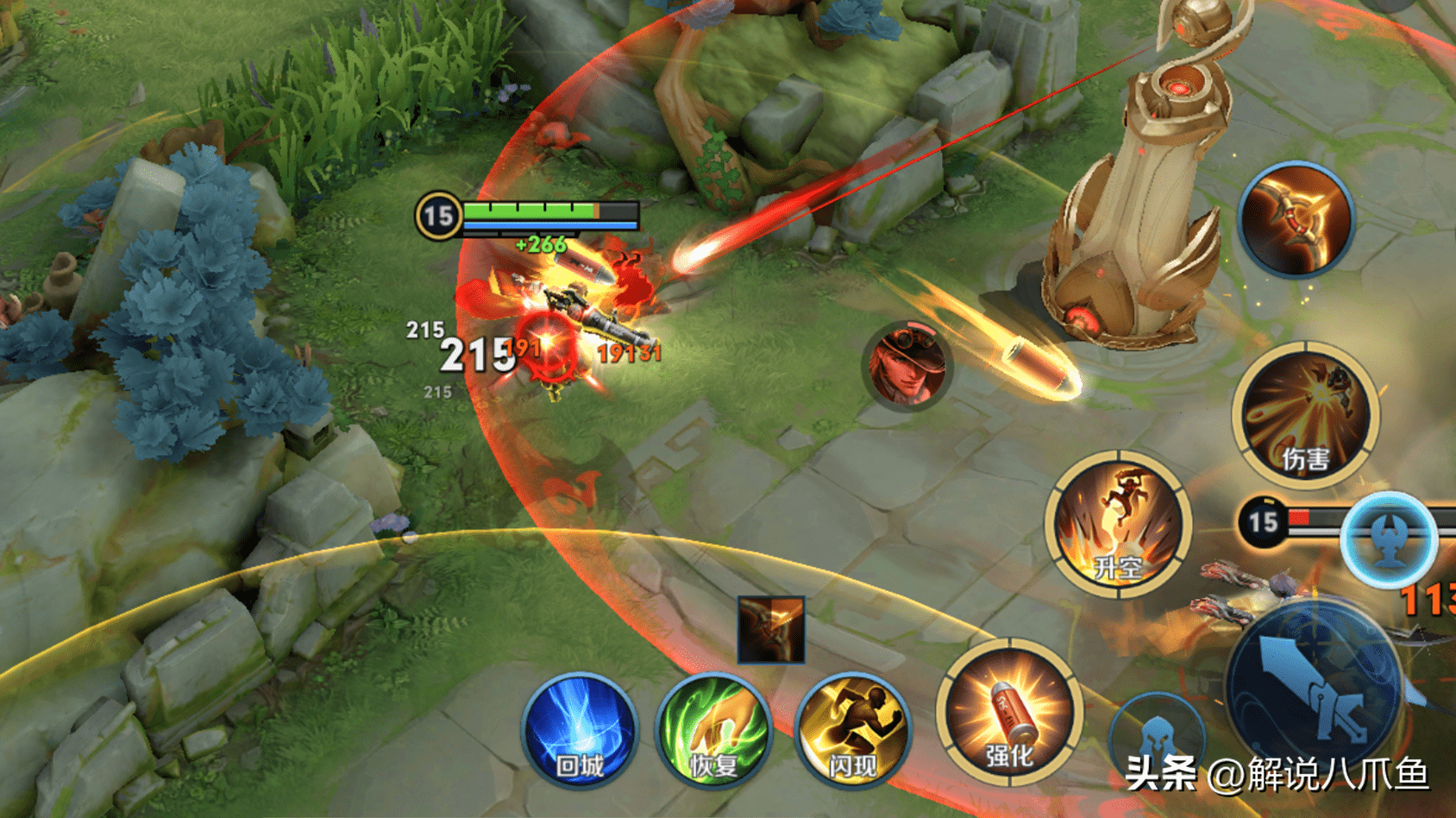Image resolution: width=1456 pixels, height=818 pixels.
Task: Cast the 强化 bullet ability
Action: click(x=1008, y=713)
